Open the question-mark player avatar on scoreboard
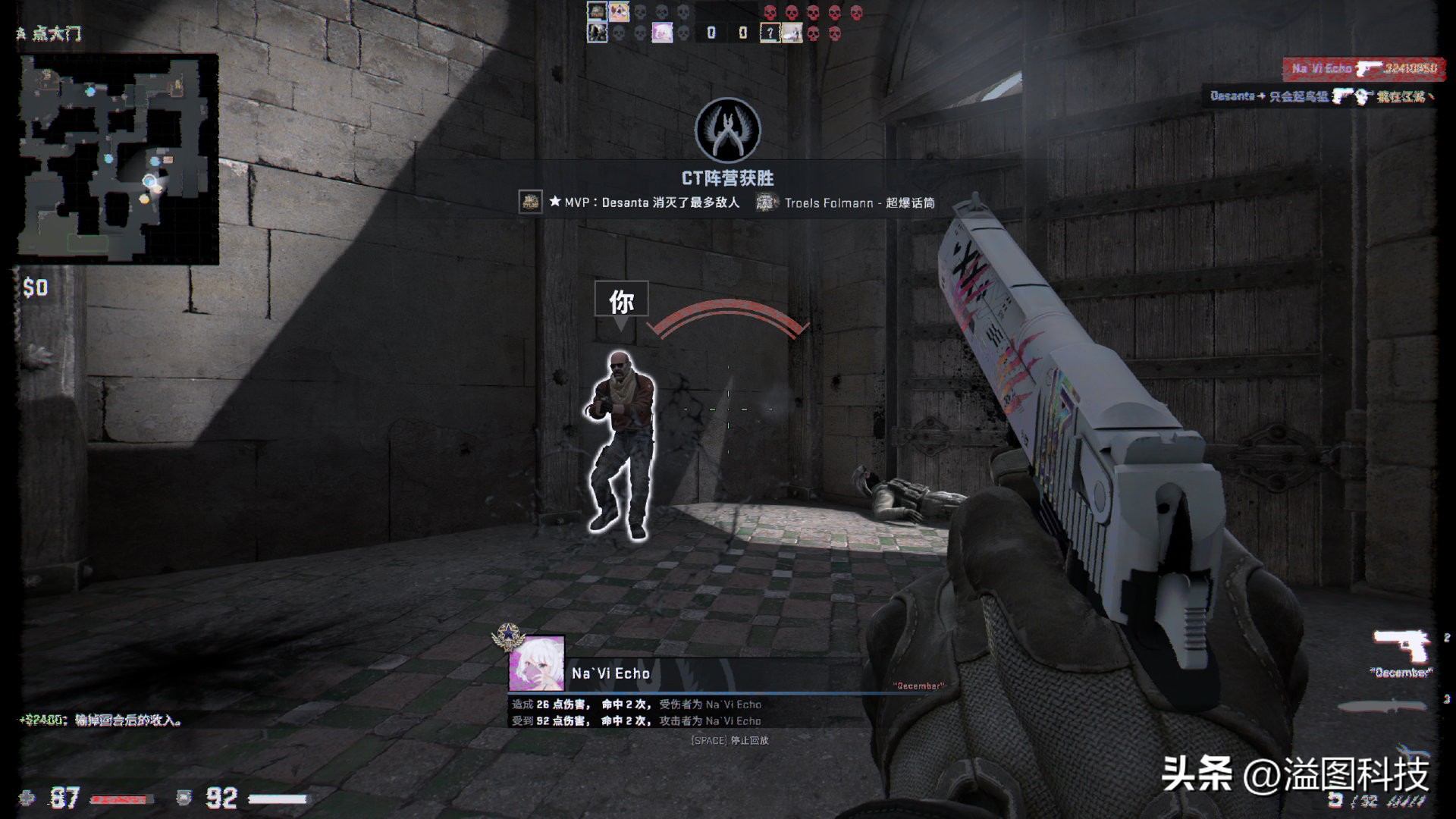This screenshot has height=819, width=1456. pyautogui.click(x=770, y=33)
